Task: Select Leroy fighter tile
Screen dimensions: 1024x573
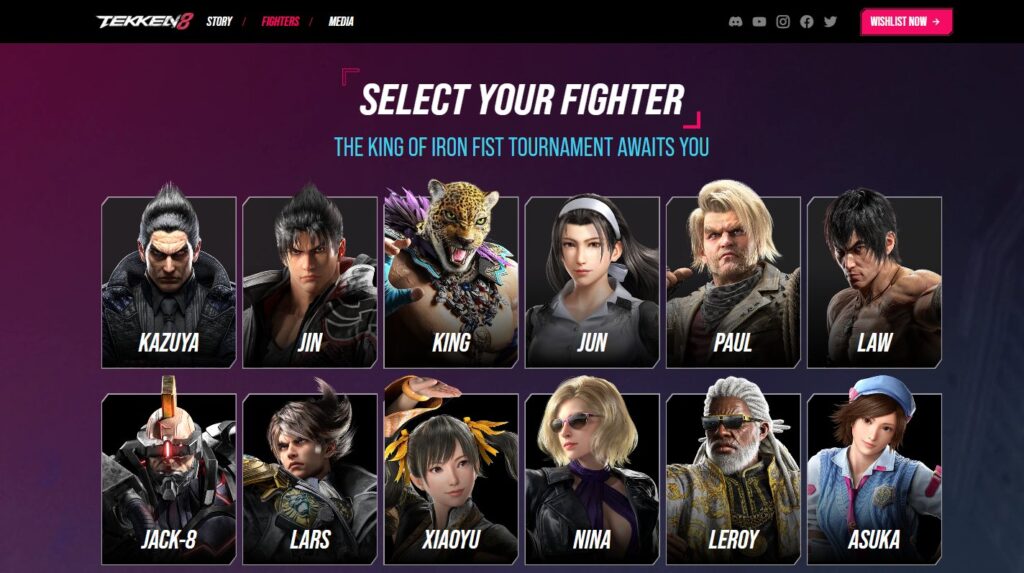Action: [733, 478]
